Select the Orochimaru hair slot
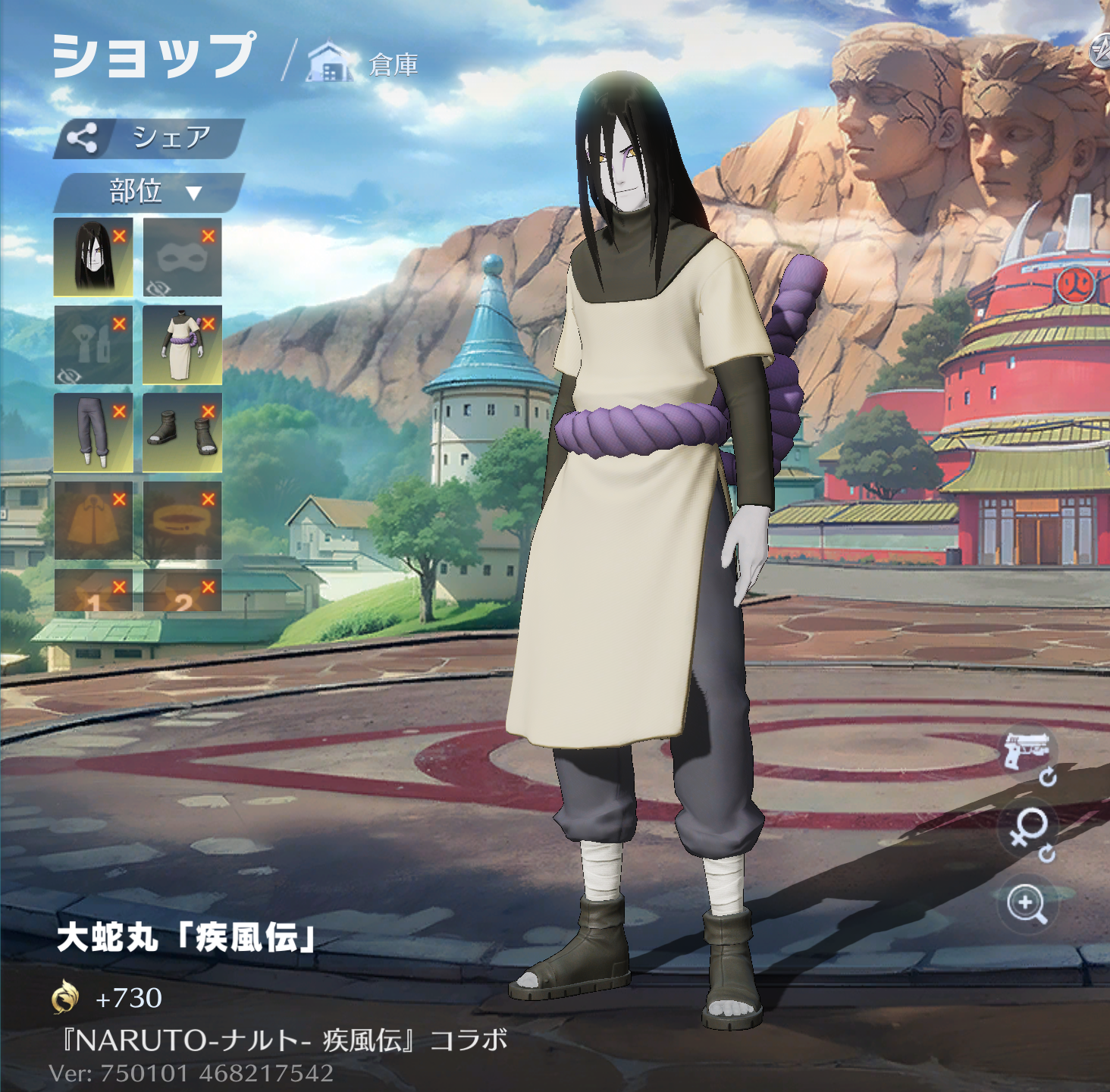 (93, 257)
